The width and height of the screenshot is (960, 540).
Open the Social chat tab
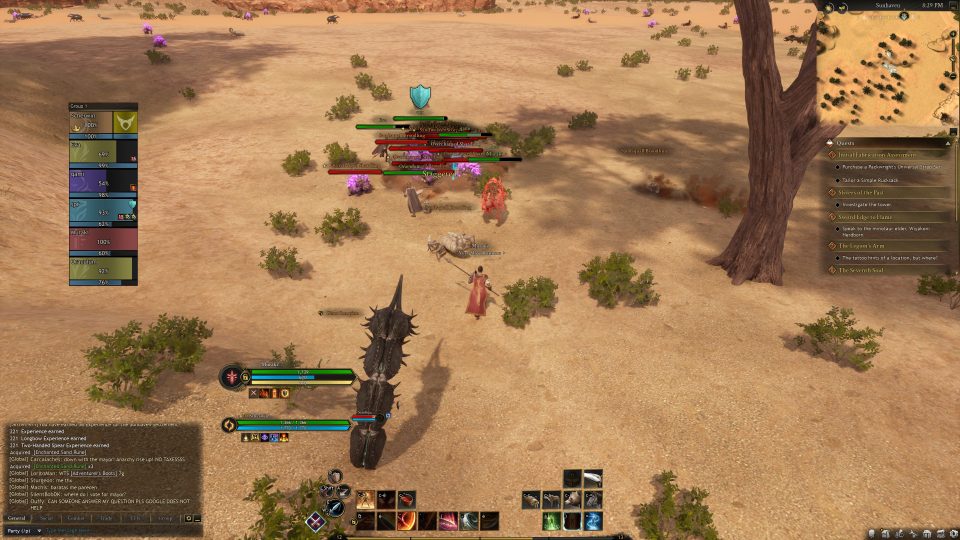(46, 518)
